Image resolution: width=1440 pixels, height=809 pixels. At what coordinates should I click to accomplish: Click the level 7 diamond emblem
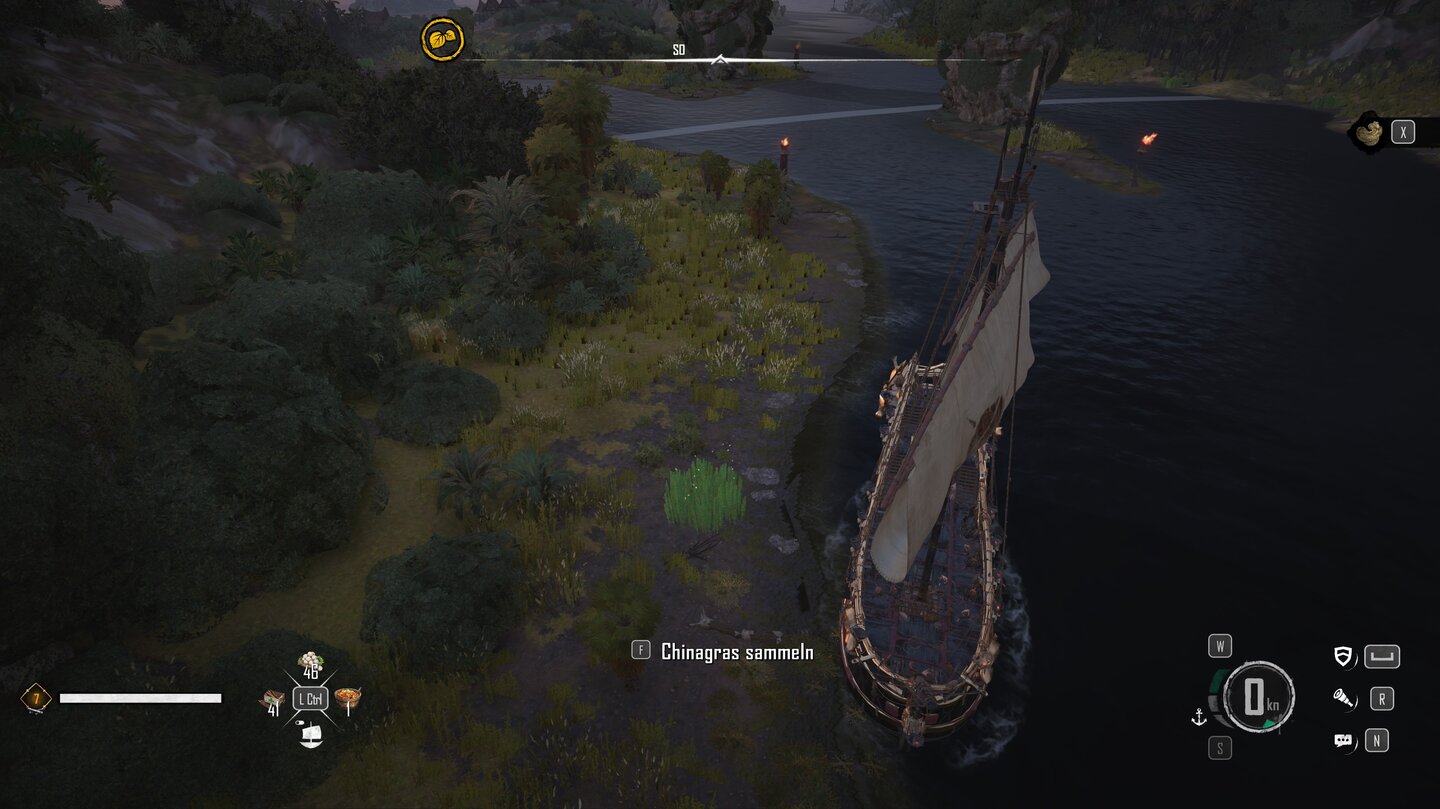tap(33, 698)
